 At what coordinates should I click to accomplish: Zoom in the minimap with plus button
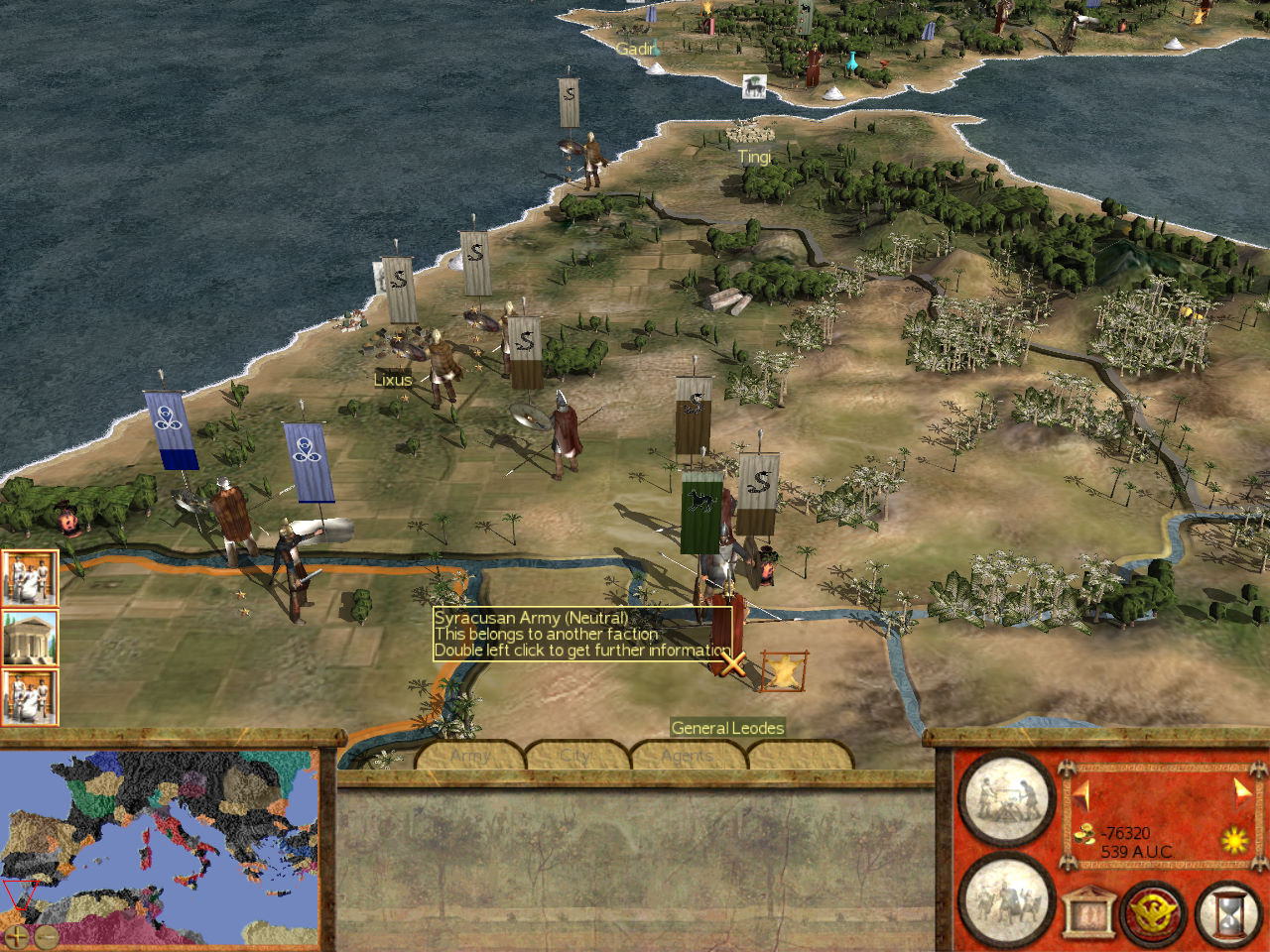pyautogui.click(x=16, y=935)
